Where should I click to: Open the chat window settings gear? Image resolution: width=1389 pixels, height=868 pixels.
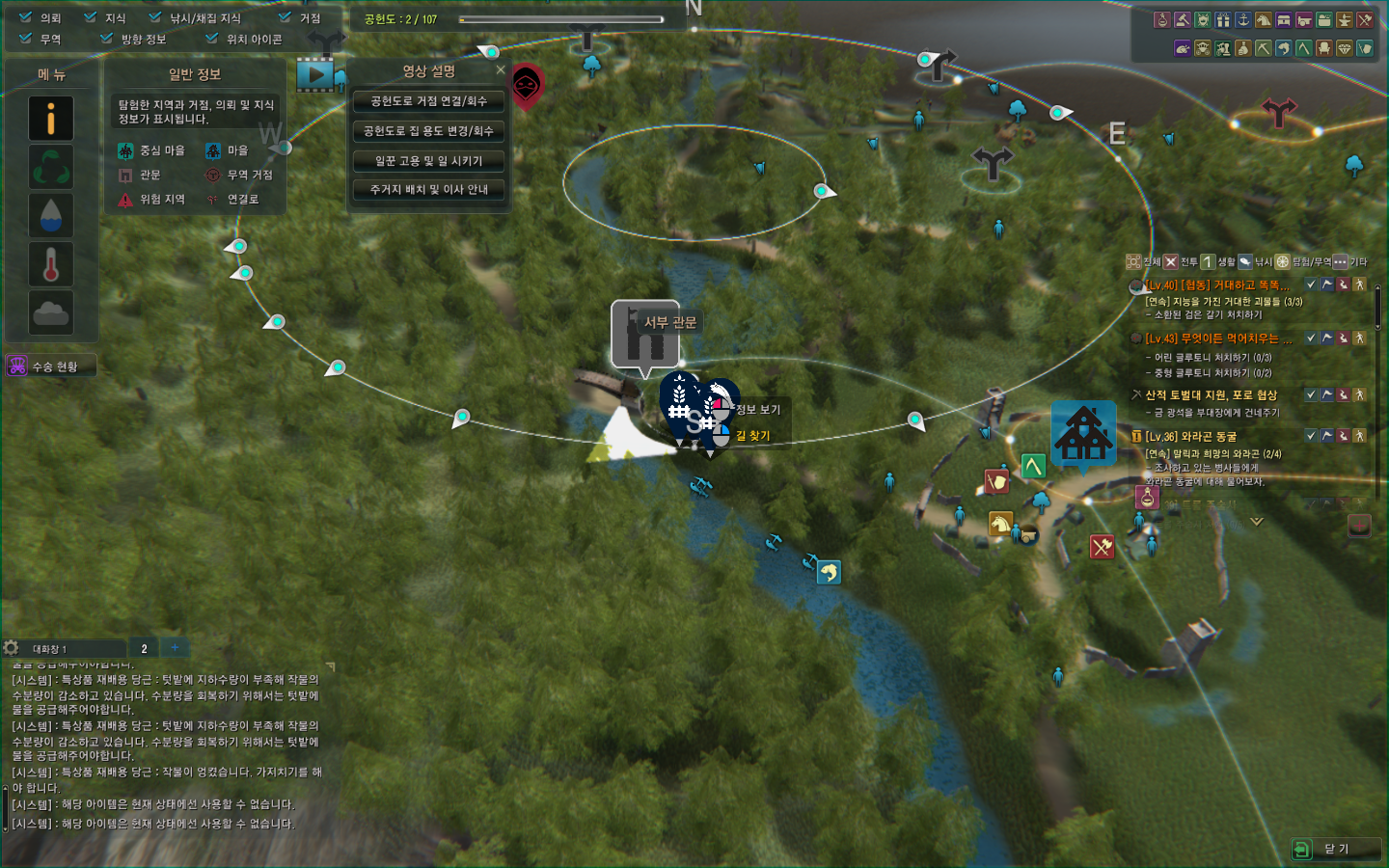tap(12, 648)
